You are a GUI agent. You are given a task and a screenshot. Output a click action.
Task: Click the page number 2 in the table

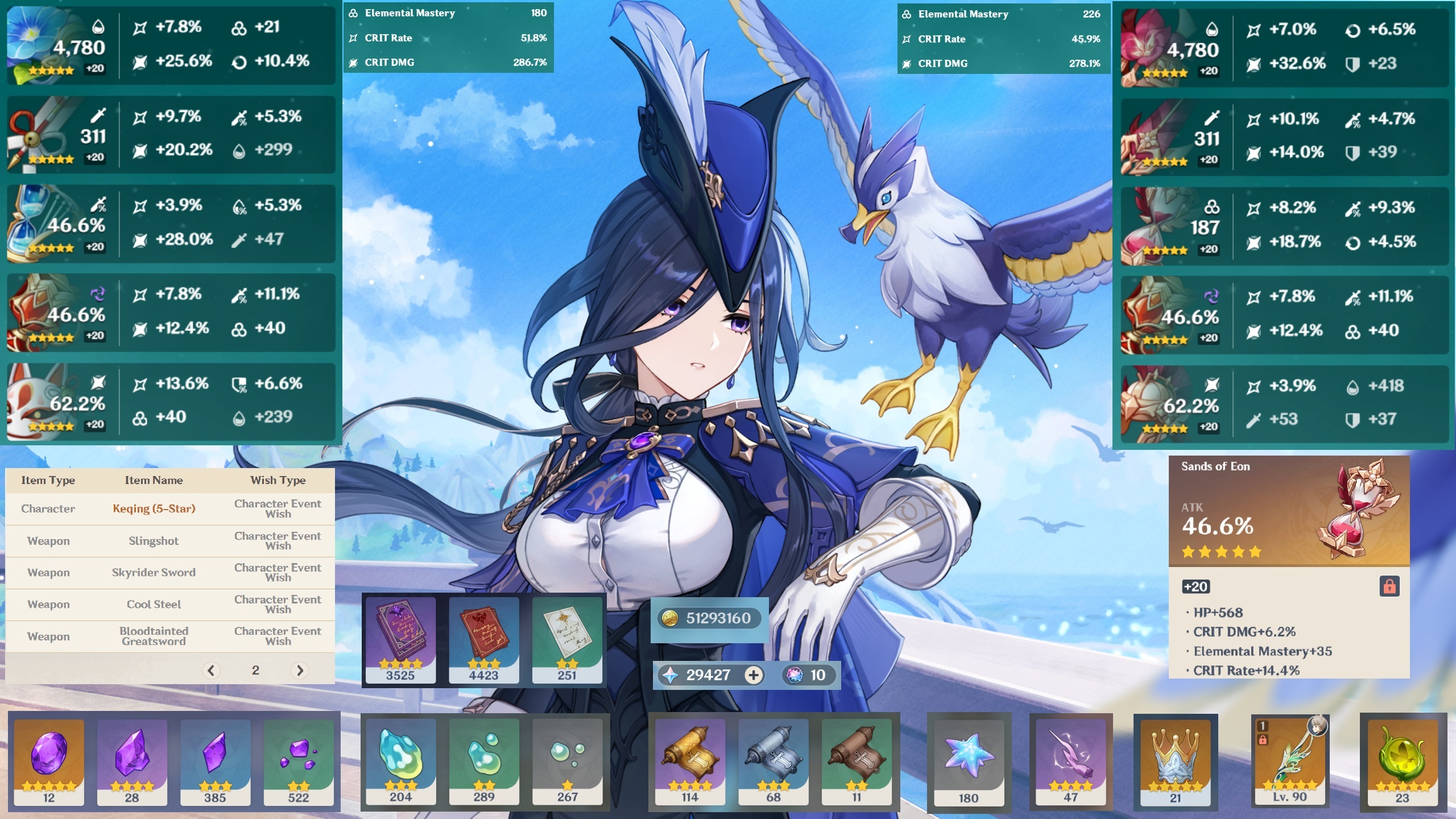point(256,671)
